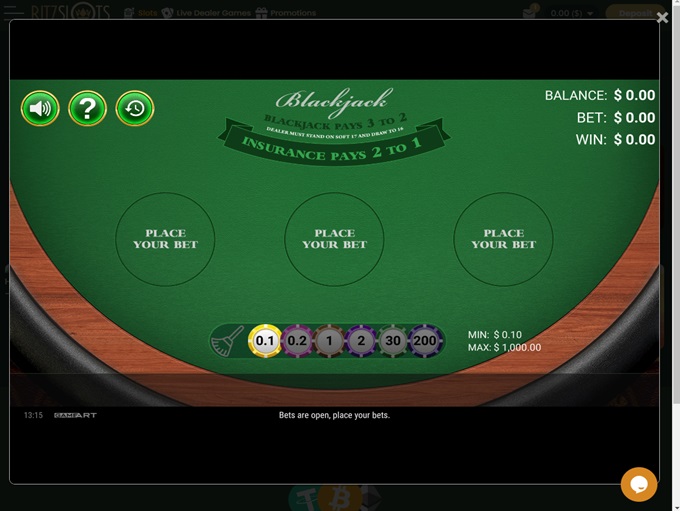
Task: Open the orange live chat bubble
Action: [639, 484]
